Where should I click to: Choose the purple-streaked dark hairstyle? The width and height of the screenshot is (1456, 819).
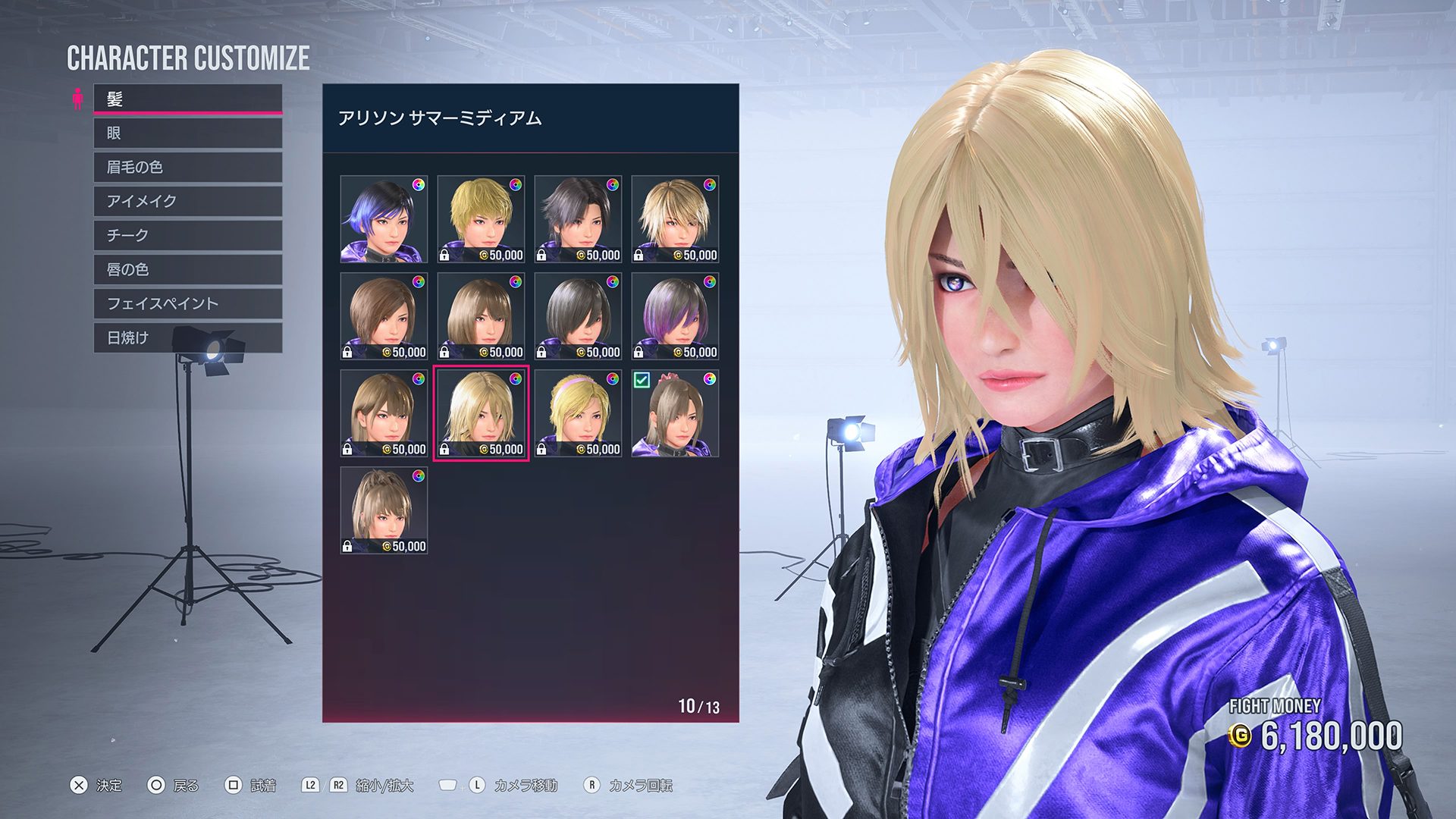pyautogui.click(x=675, y=316)
